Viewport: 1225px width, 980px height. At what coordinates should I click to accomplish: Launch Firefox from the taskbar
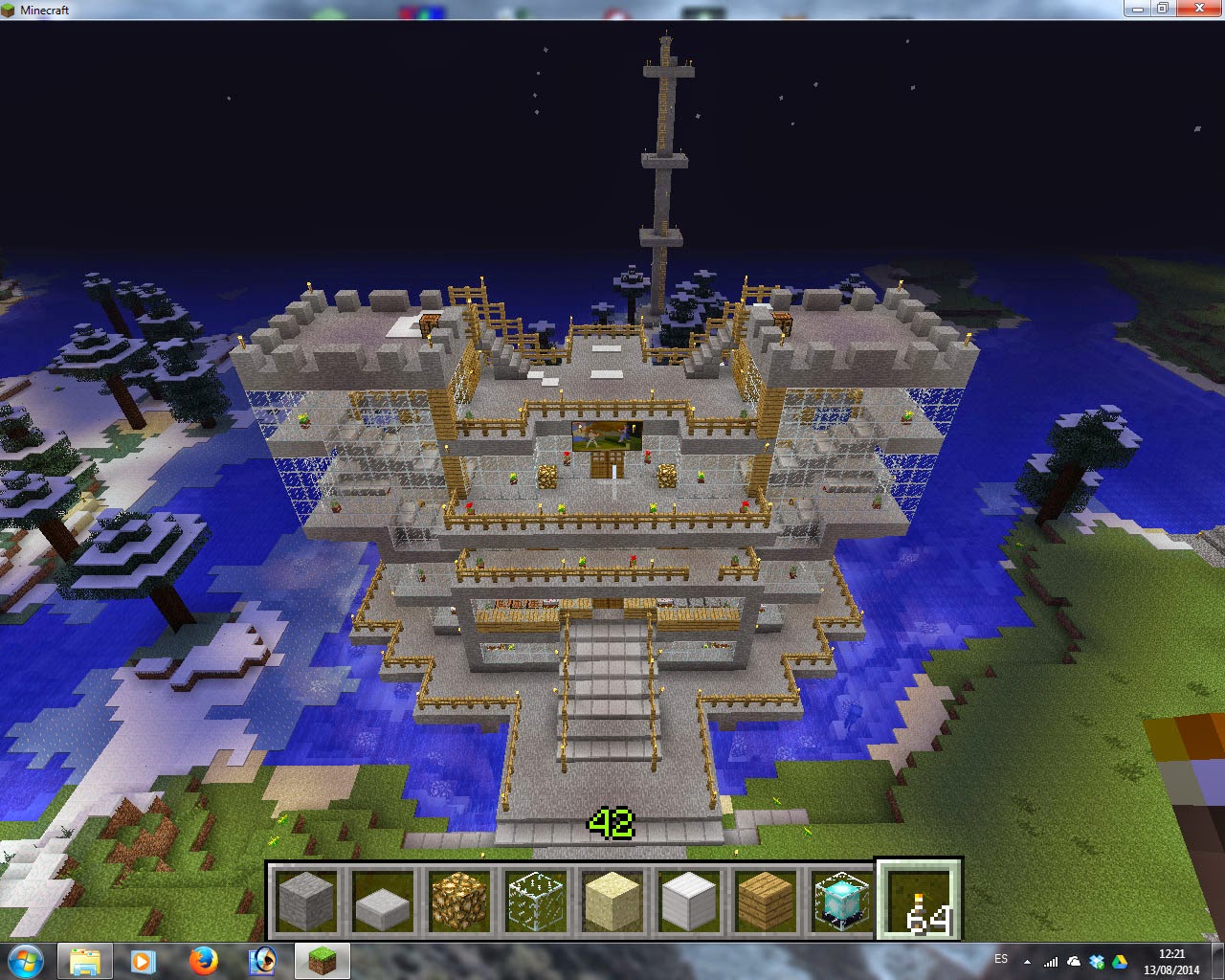click(x=204, y=960)
